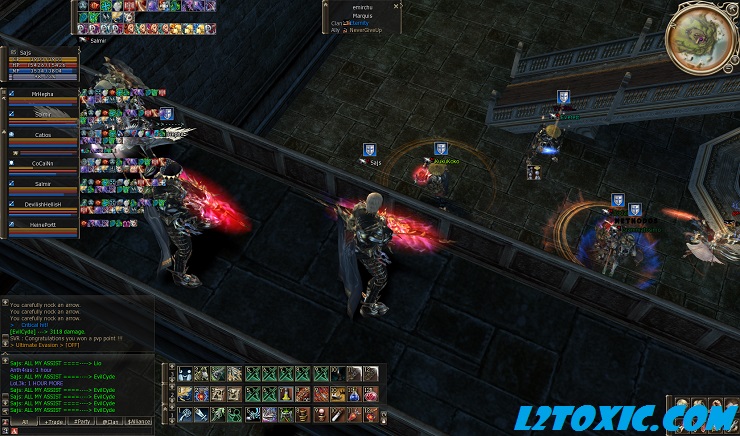
Task: Select party member CoCaiNn
Action: (x=41, y=161)
